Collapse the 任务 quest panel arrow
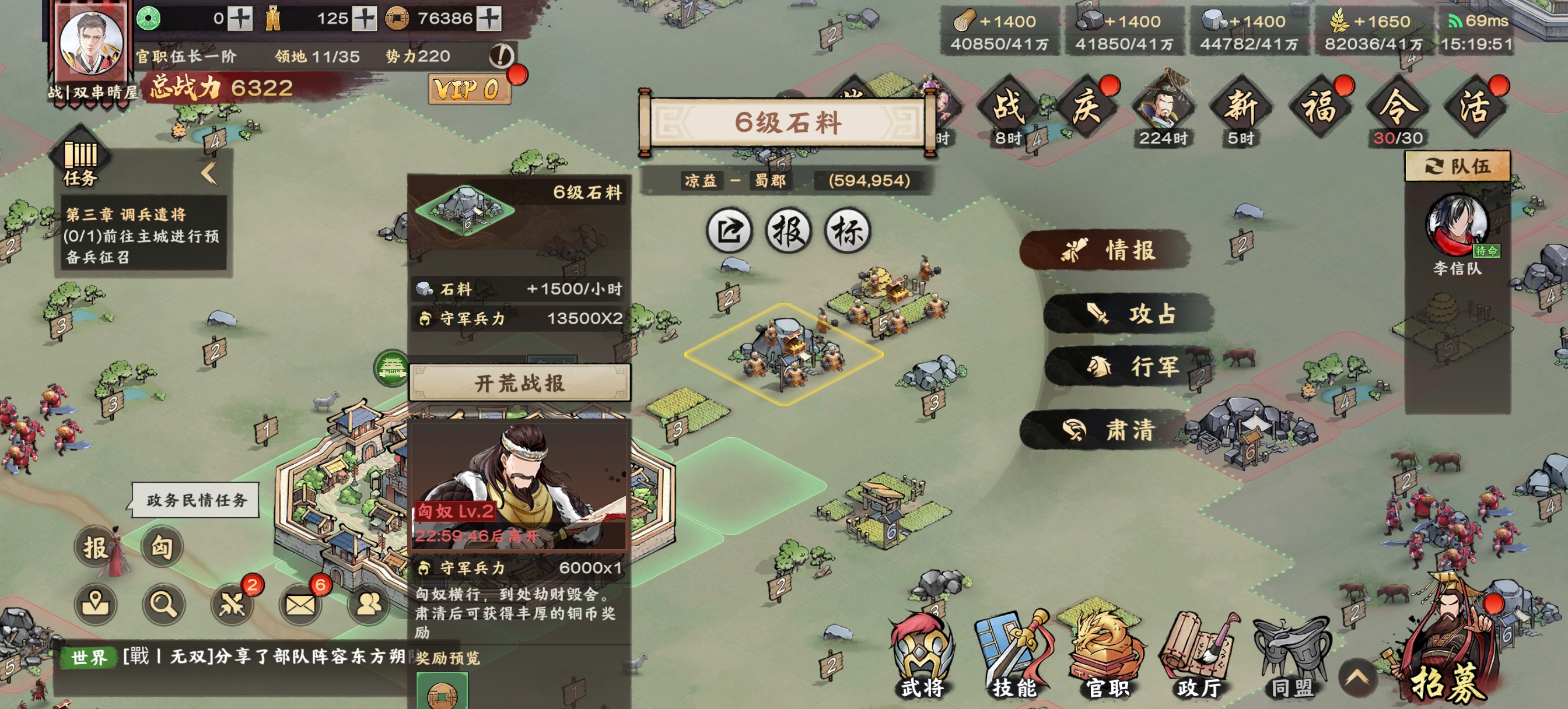 209,173
